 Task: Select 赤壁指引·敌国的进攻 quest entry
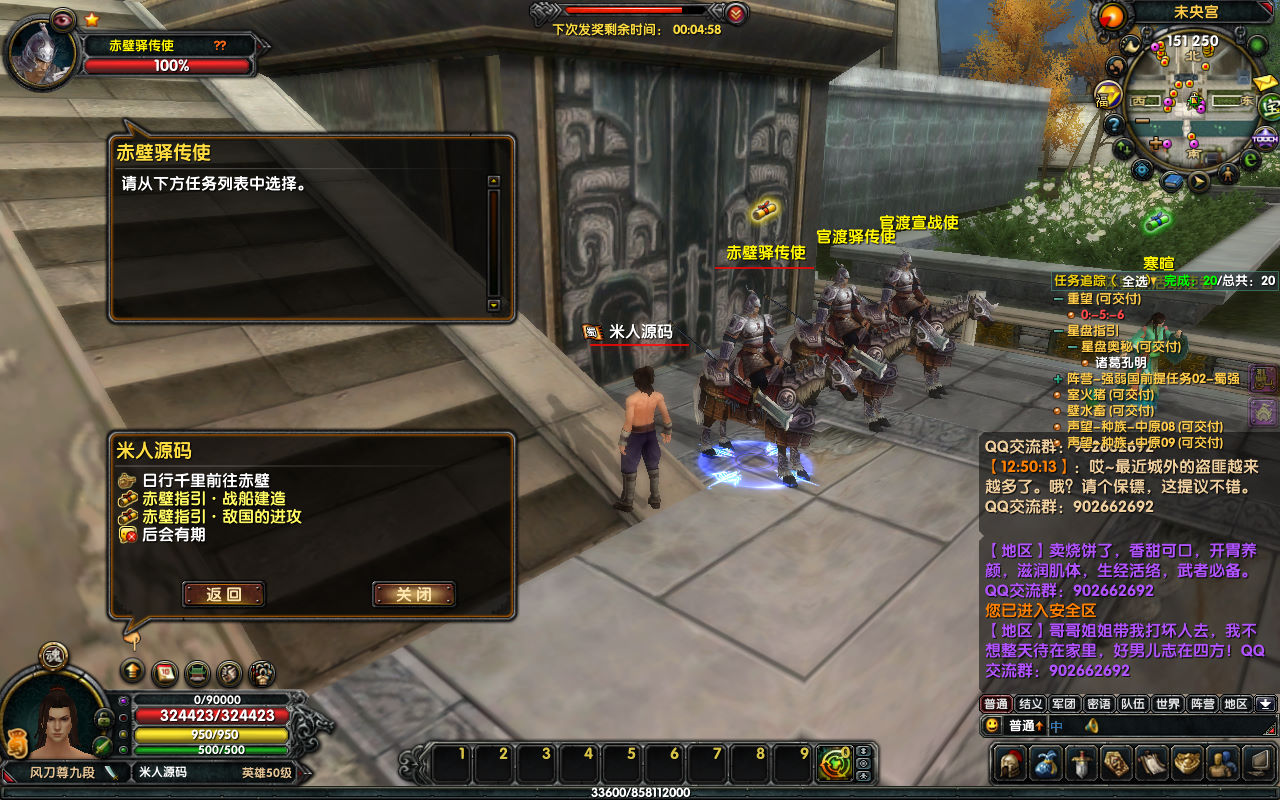tap(221, 517)
